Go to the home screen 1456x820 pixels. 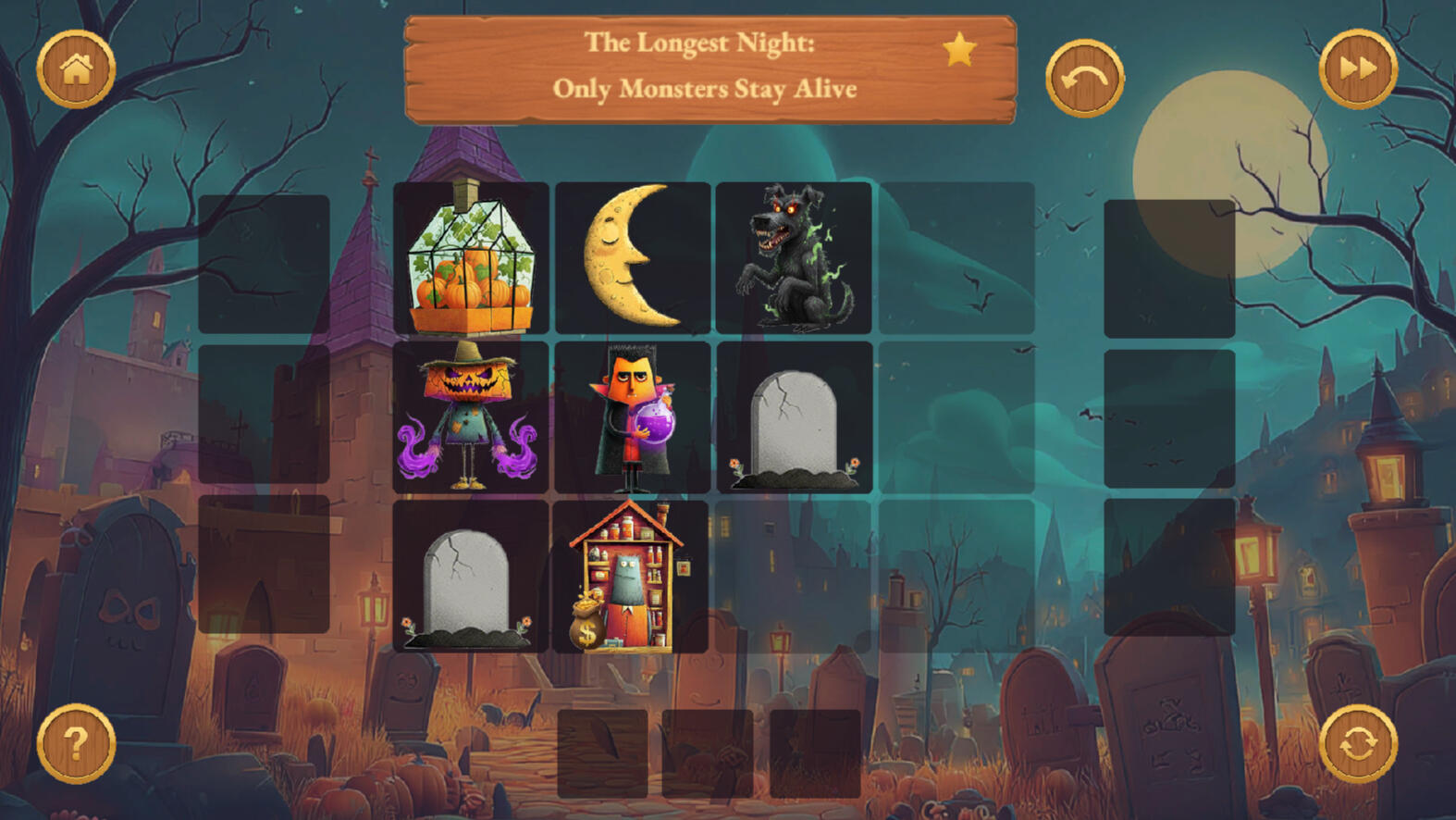click(76, 69)
